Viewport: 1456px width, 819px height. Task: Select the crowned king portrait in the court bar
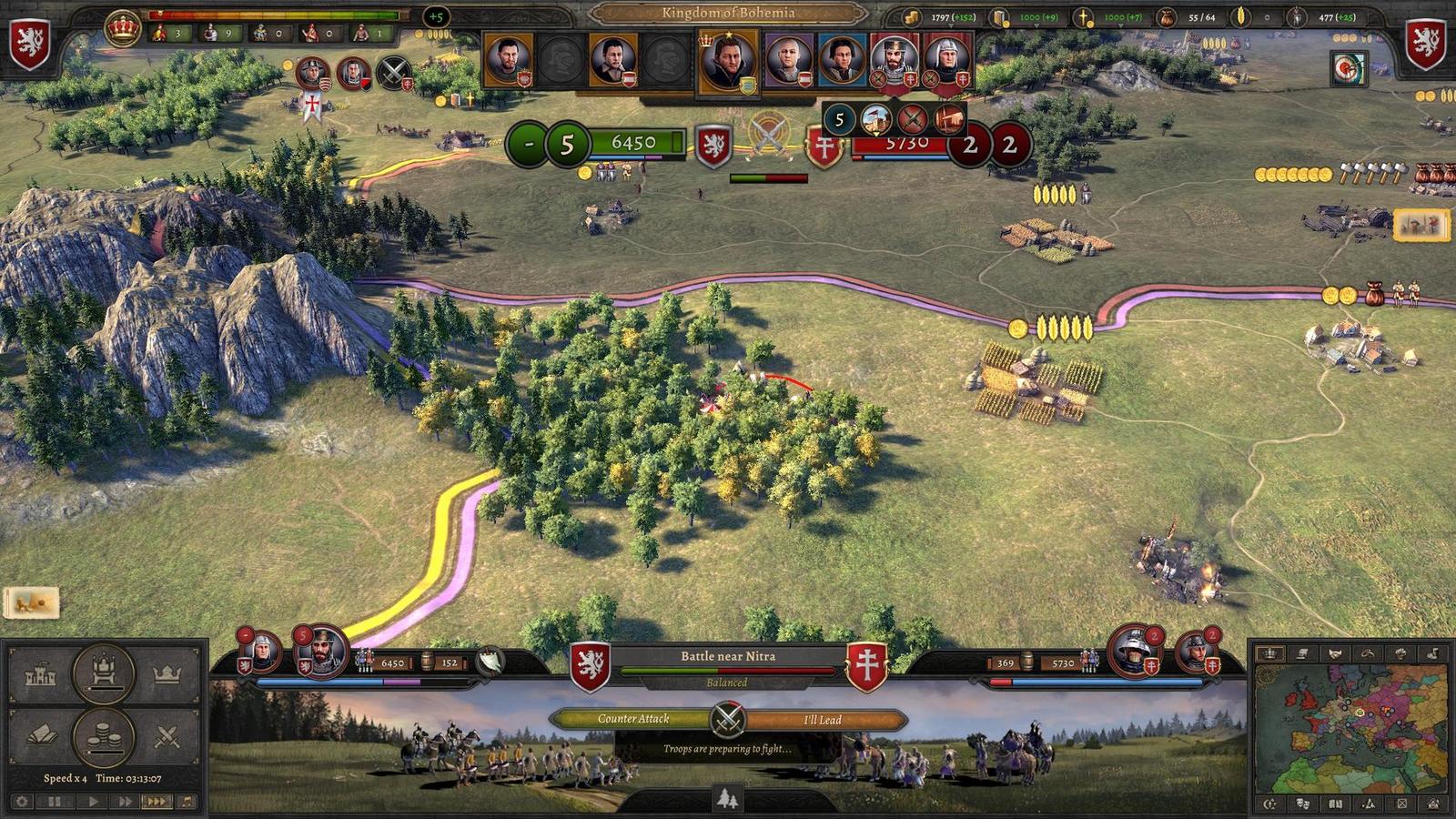pos(727,60)
